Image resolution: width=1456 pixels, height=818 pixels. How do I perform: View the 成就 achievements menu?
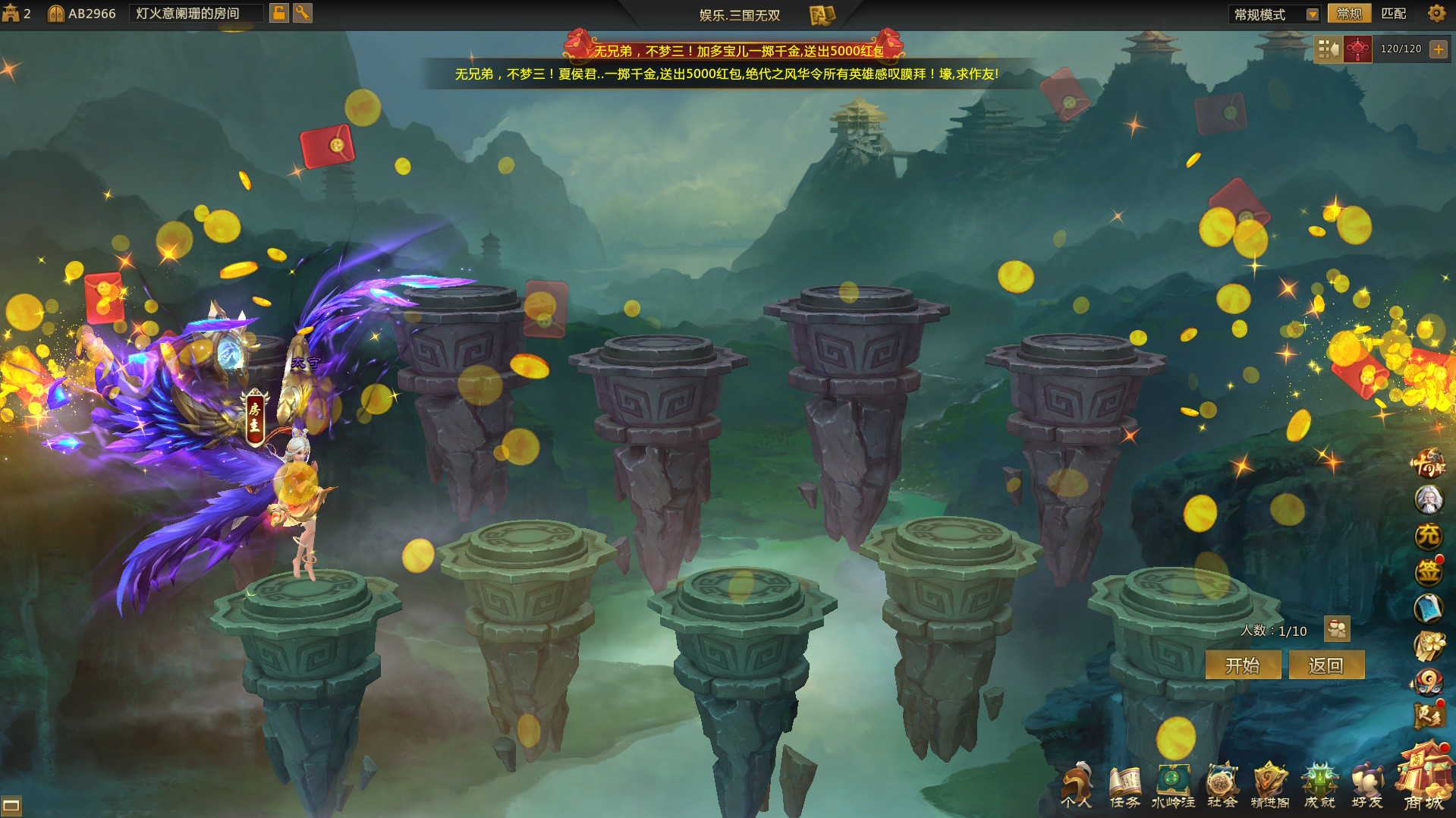point(1319,787)
